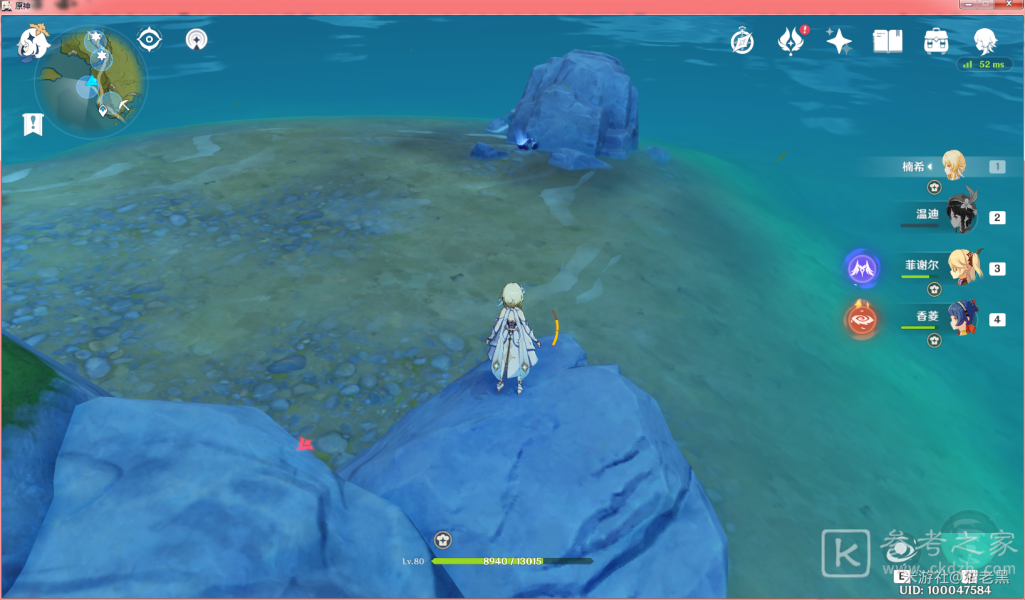The height and width of the screenshot is (600, 1025).
Task: Activate 菲谢尔's purple elemental burst icon
Action: [862, 268]
